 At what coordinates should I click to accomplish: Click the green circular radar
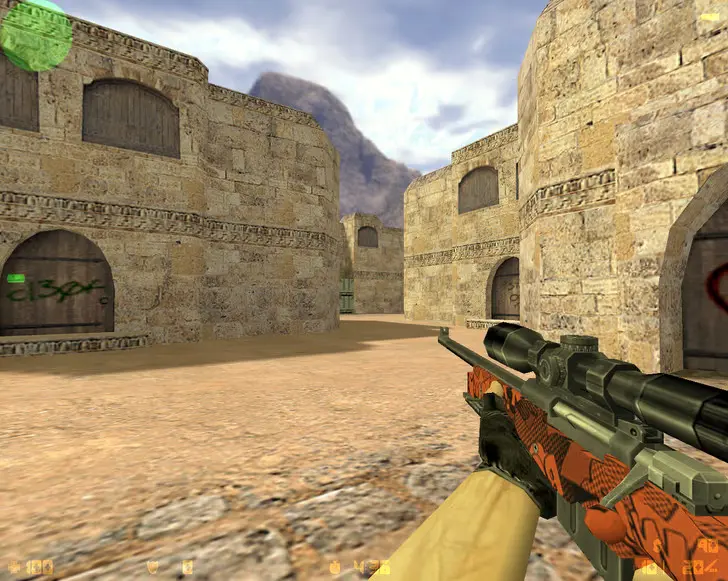click(x=36, y=35)
